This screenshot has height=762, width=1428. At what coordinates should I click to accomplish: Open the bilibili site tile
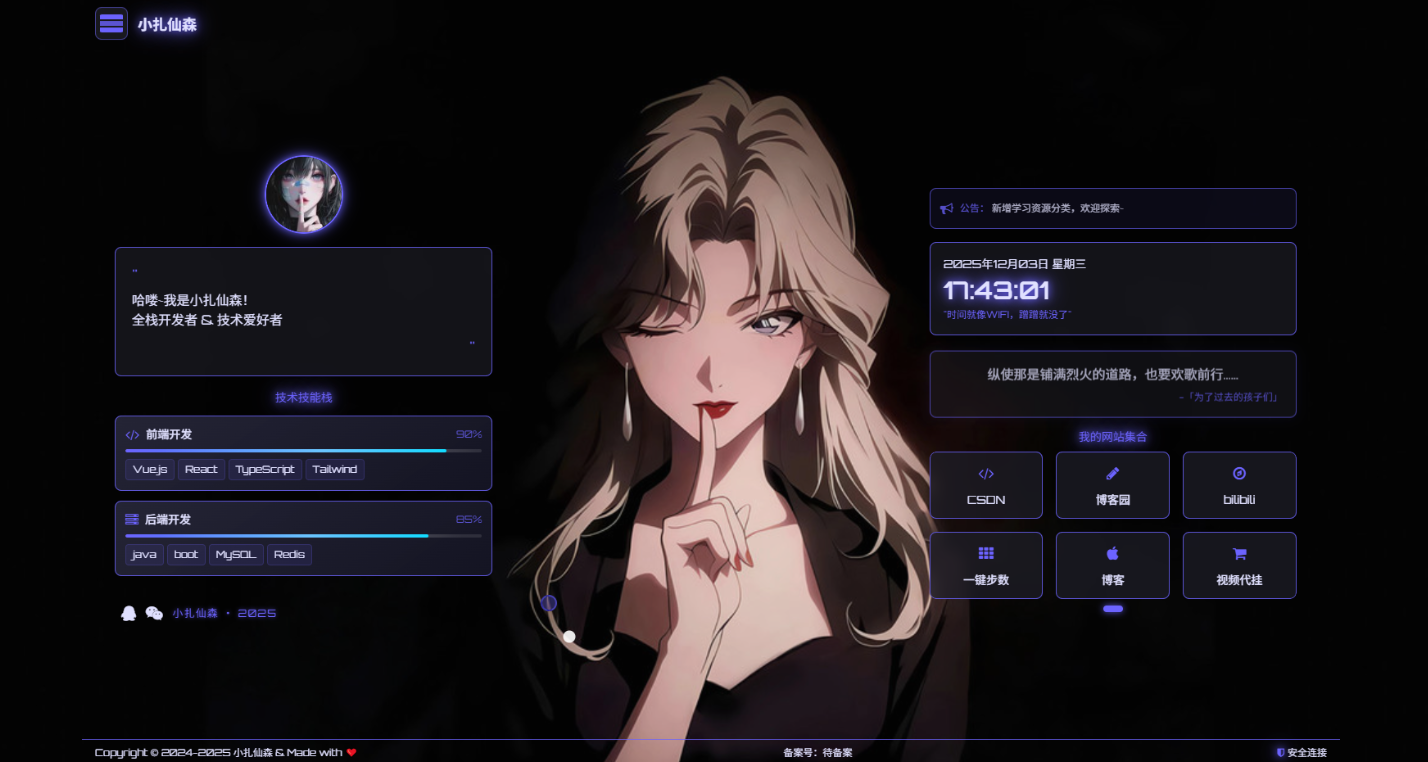[1239, 485]
